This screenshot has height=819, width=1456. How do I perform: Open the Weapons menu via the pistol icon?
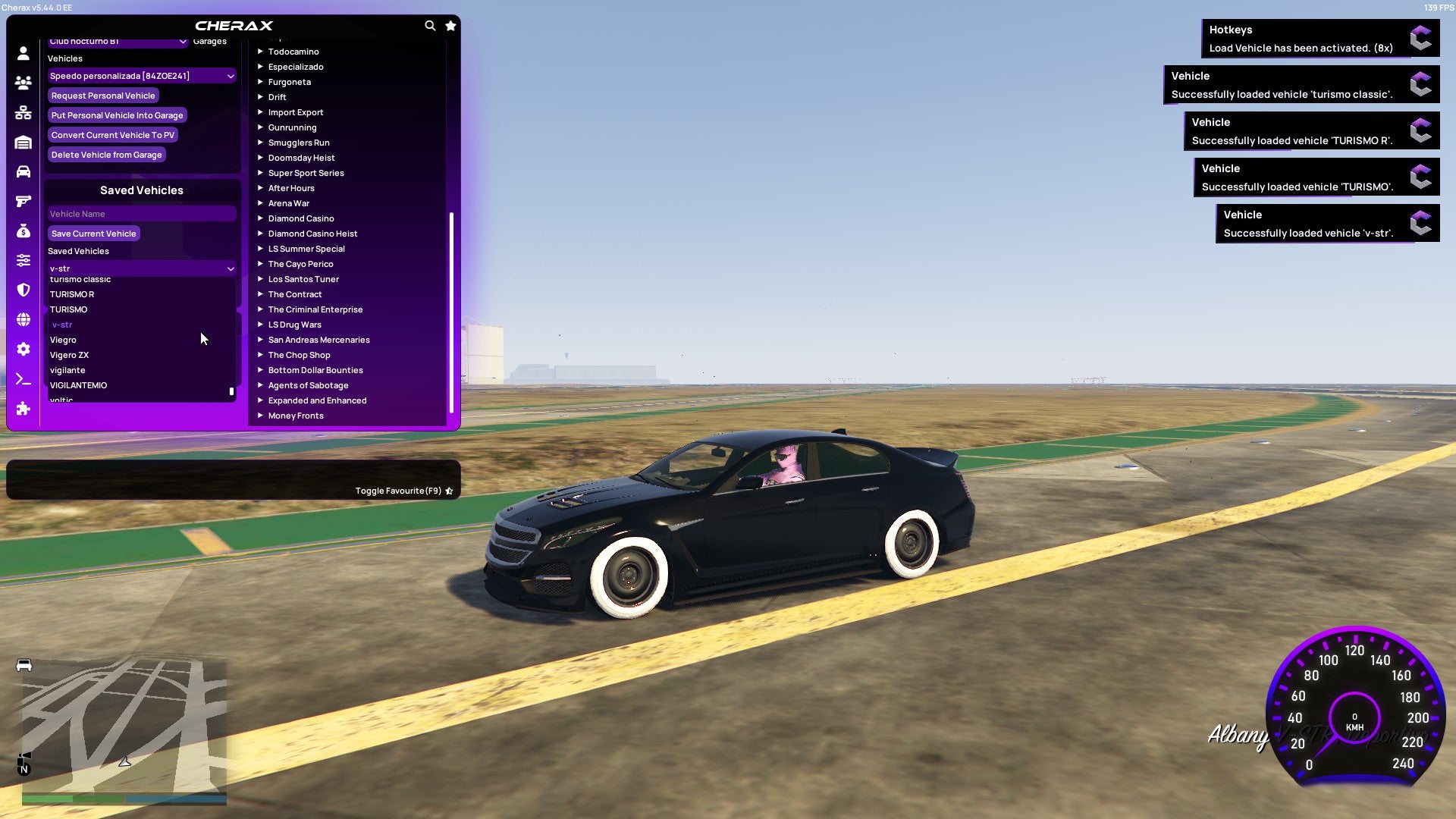tap(23, 200)
